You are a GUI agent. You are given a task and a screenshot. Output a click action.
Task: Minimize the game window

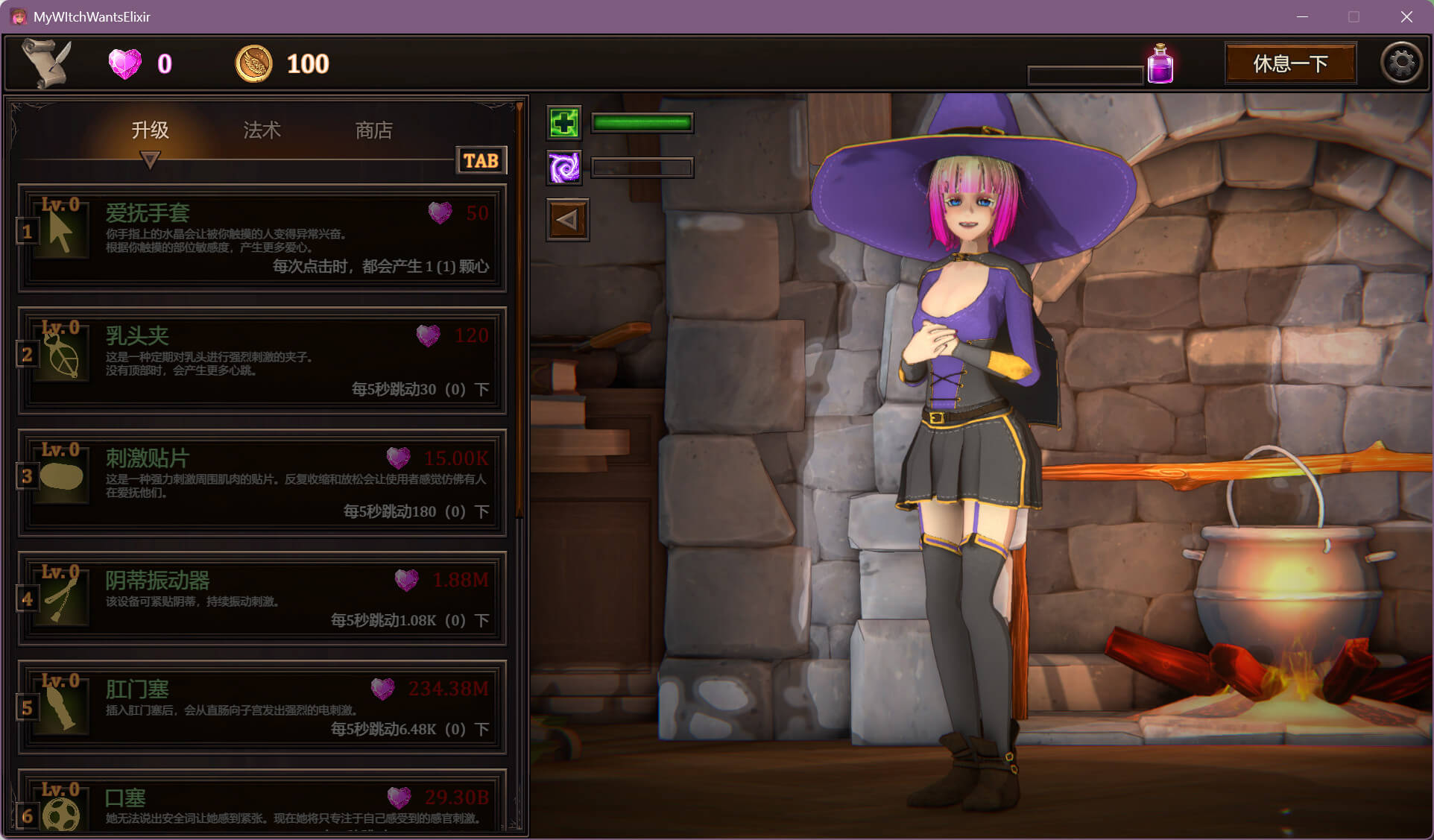click(1302, 16)
